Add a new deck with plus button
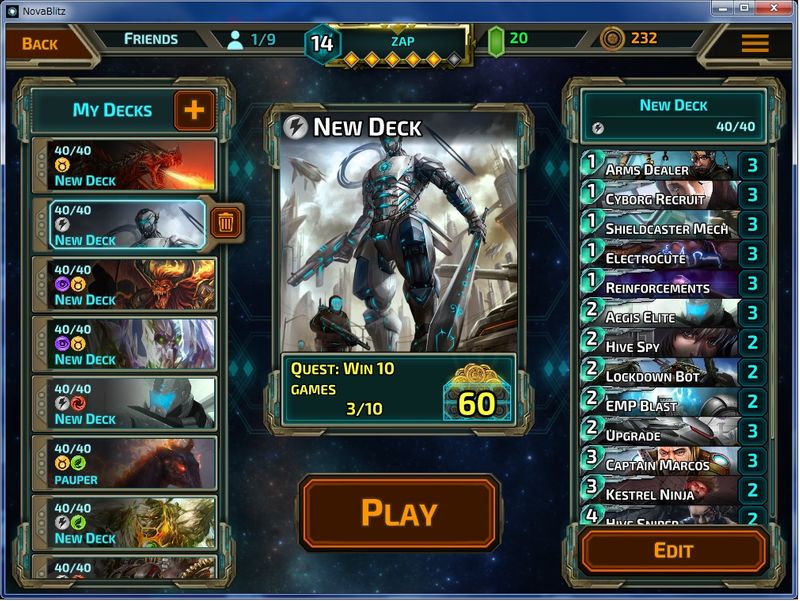800x601 pixels. click(194, 110)
